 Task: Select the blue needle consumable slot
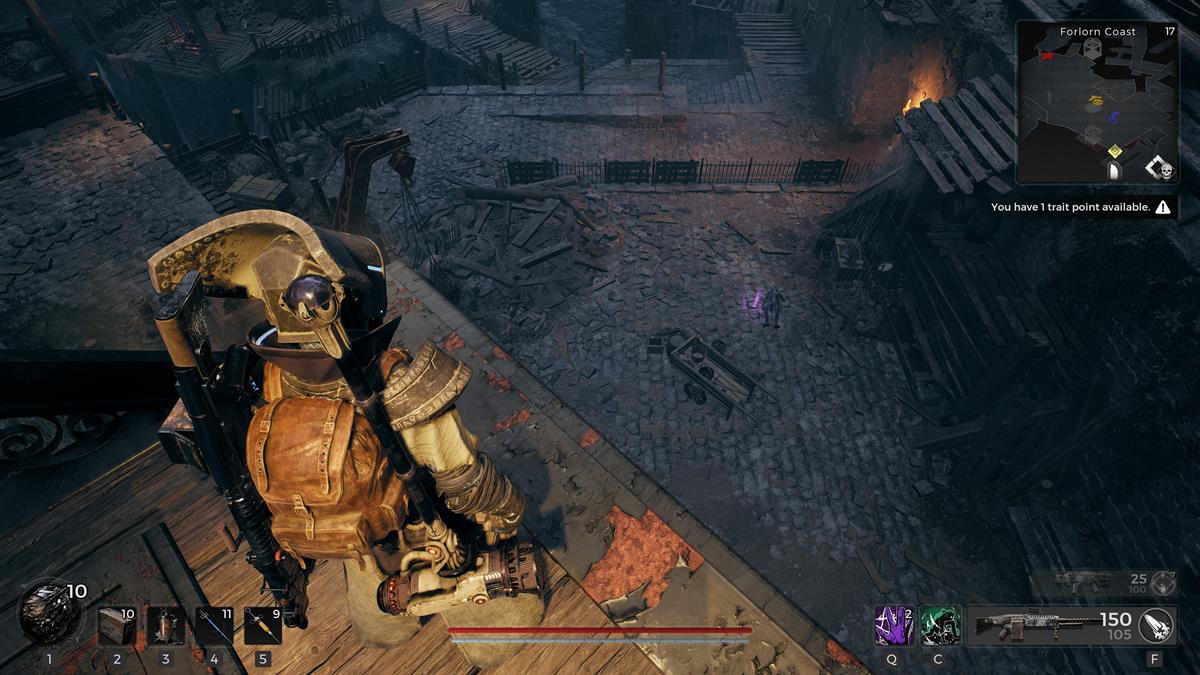(214, 626)
